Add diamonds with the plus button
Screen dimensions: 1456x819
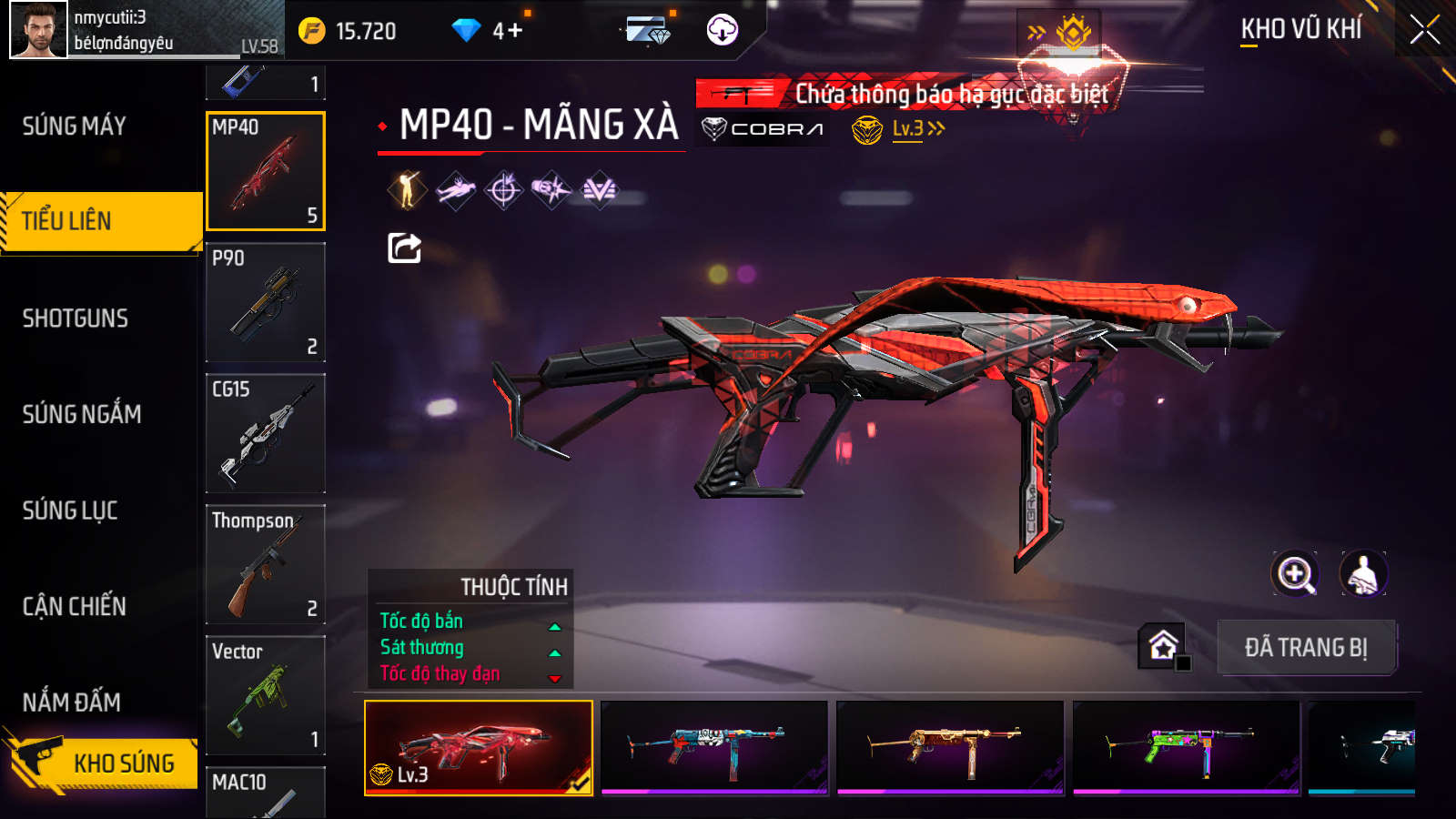pos(515,31)
